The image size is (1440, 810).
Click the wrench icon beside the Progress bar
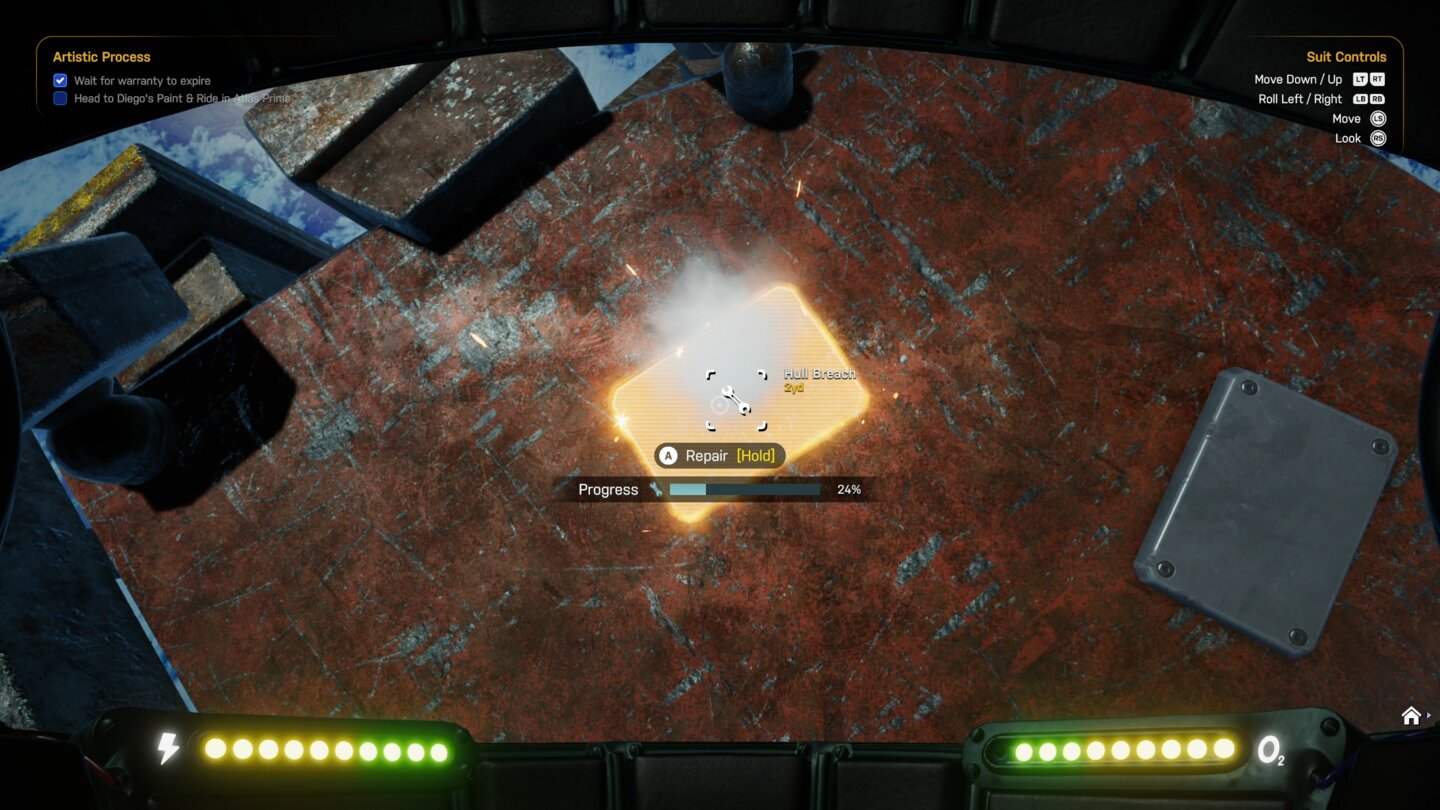[x=656, y=489]
